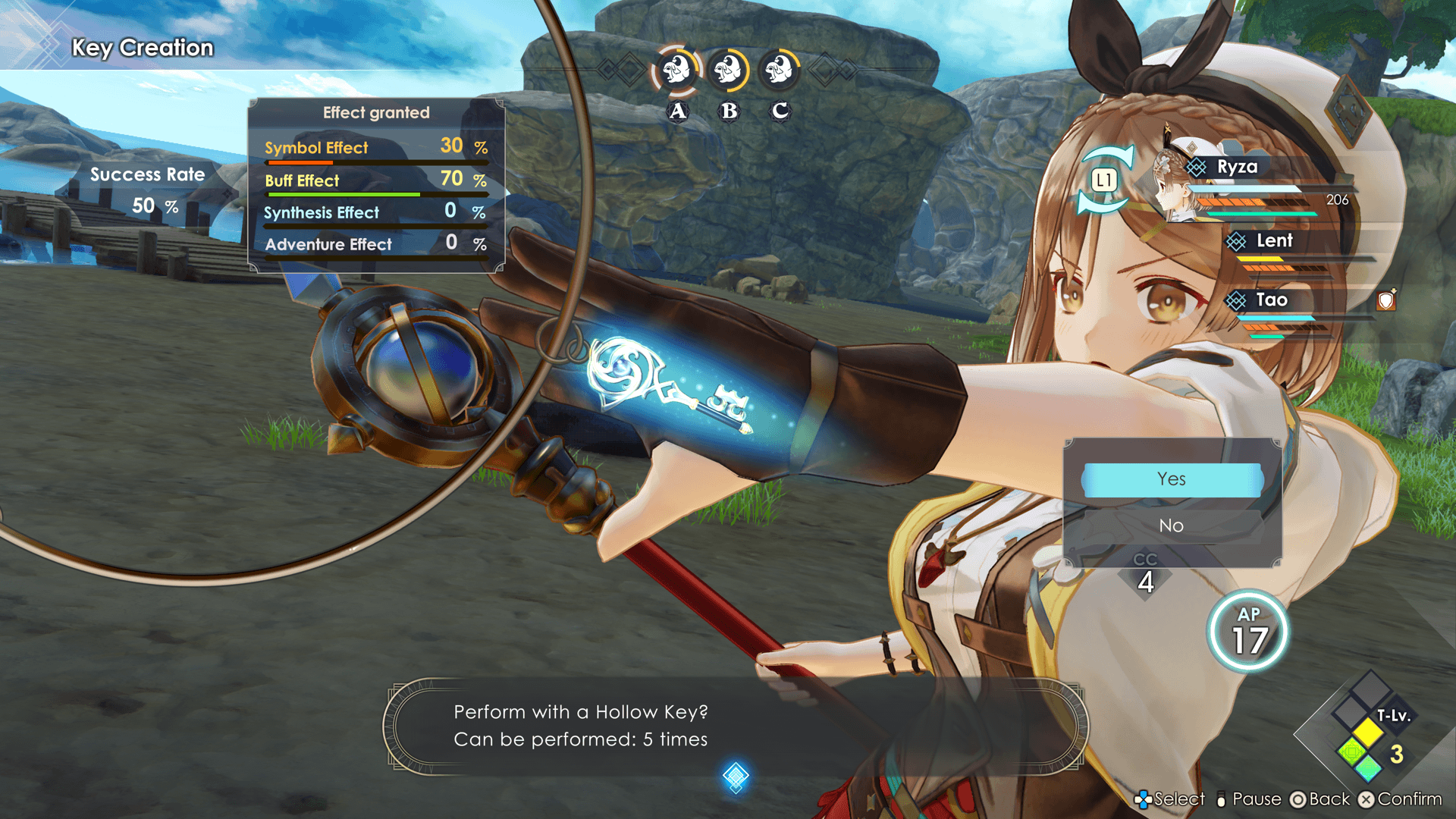Click the AP 17 gauge
Image resolution: width=1456 pixels, height=819 pixels.
[1248, 632]
